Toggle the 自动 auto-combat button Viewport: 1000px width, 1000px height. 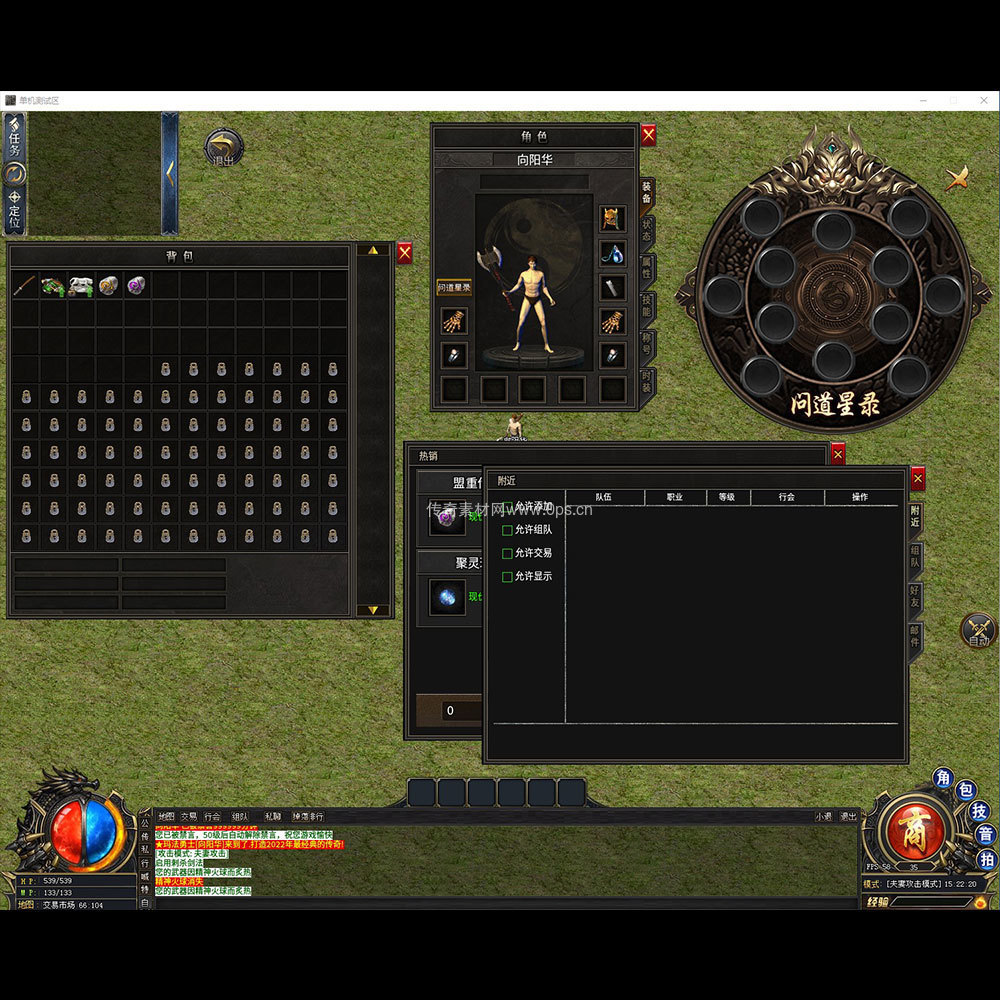coord(978,630)
